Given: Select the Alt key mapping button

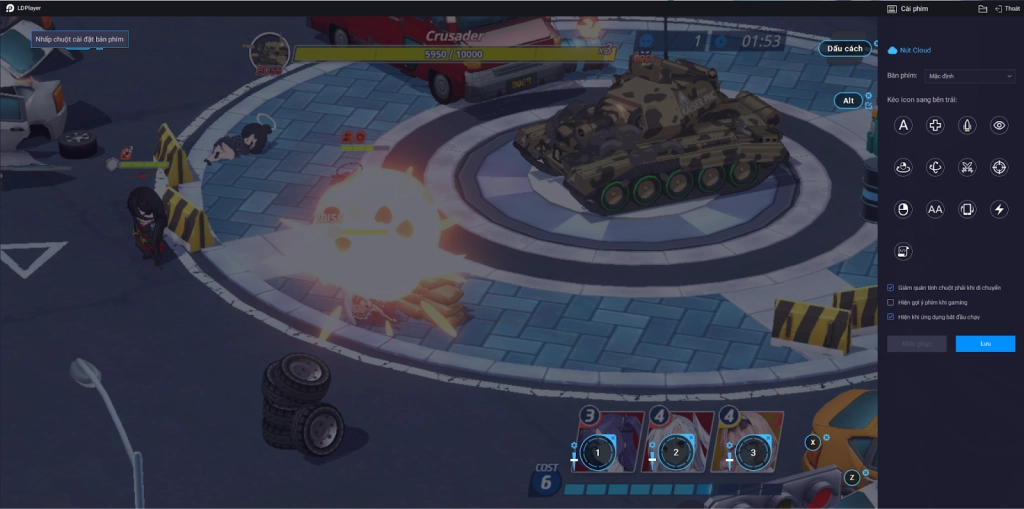Looking at the screenshot, I should pos(848,100).
